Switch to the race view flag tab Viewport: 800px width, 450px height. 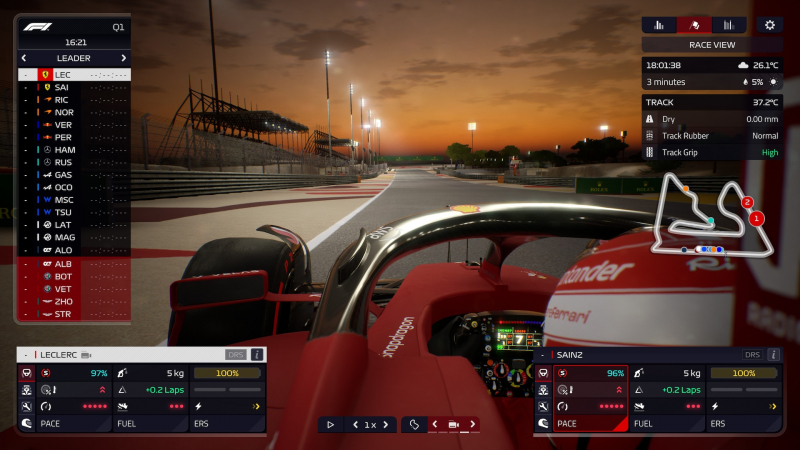(x=694, y=25)
